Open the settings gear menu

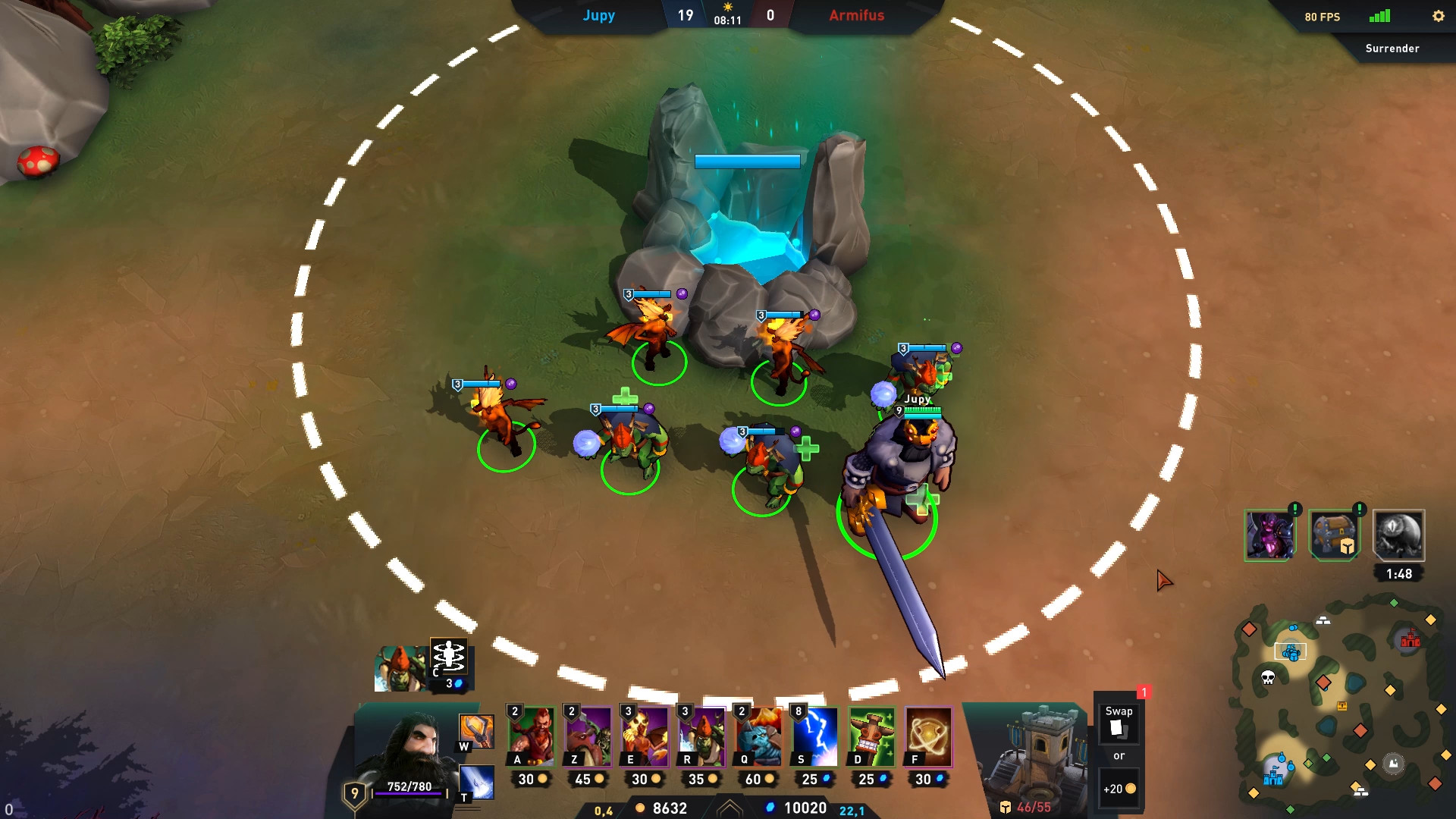1439,16
